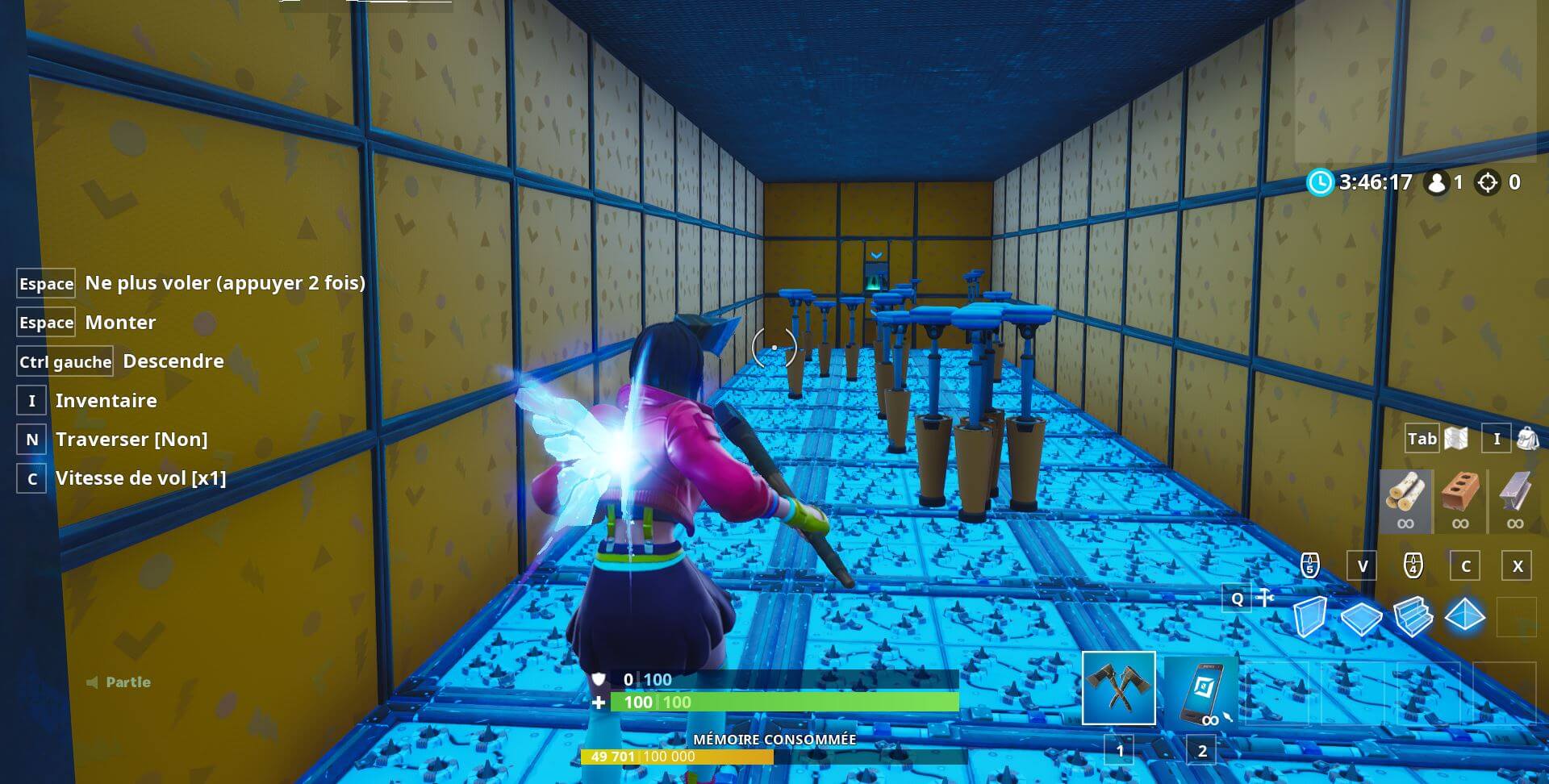Click Monter next to Espace keybind

(120, 323)
